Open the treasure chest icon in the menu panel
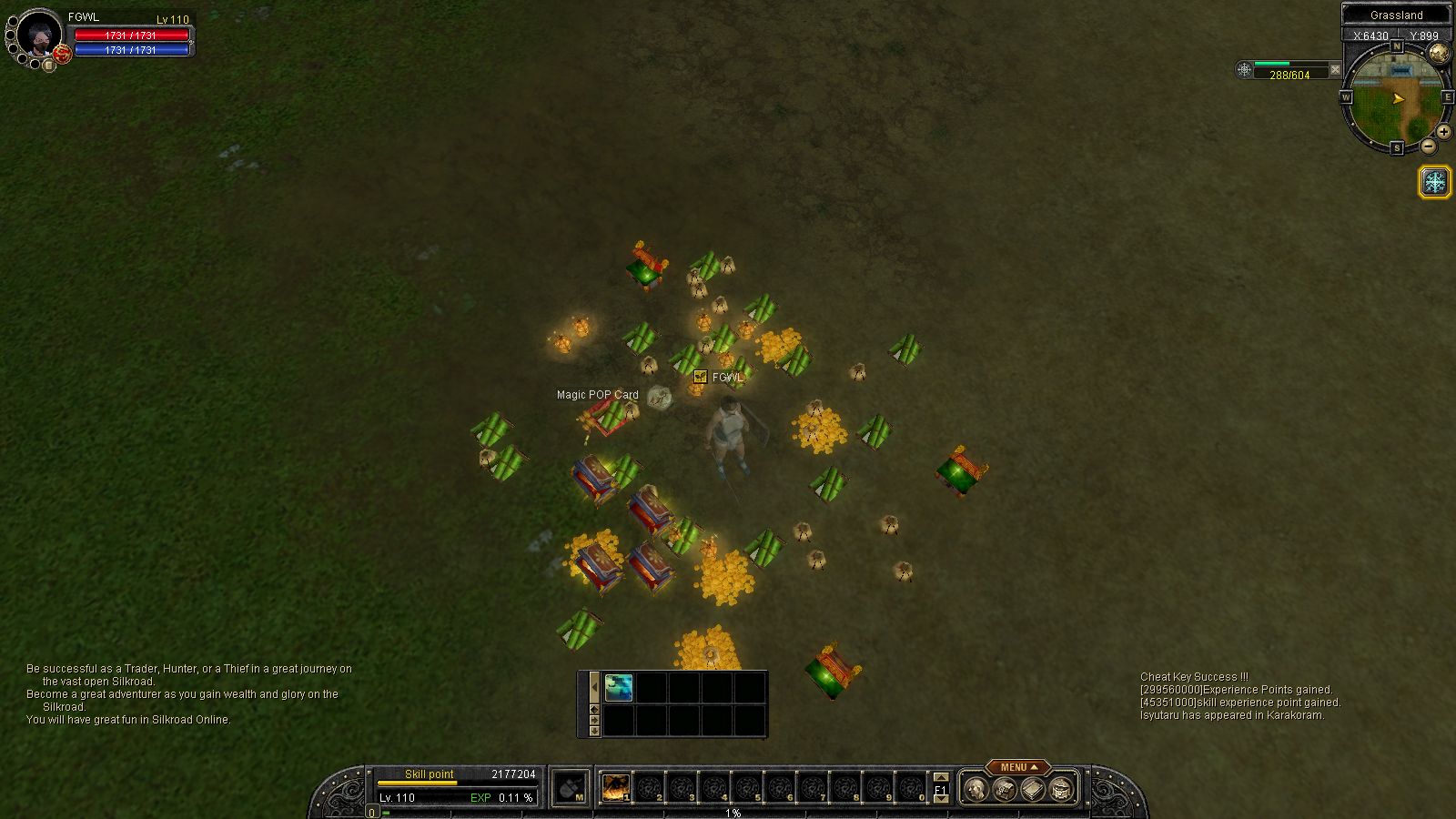The width and height of the screenshot is (1456, 819). tap(1061, 788)
